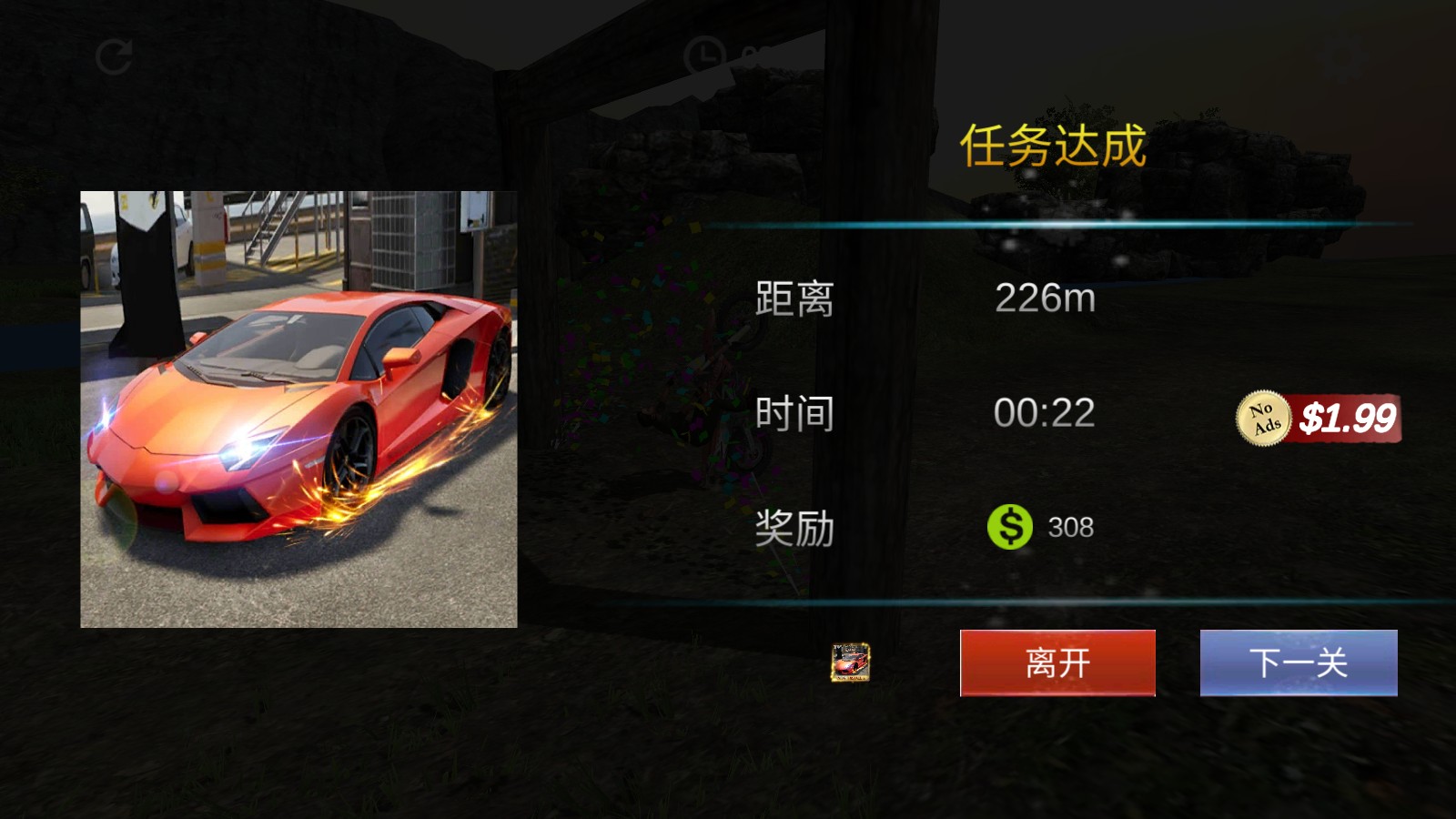Select the 00:22 completion time value
The width and height of the screenshot is (1456, 819).
tap(1044, 411)
